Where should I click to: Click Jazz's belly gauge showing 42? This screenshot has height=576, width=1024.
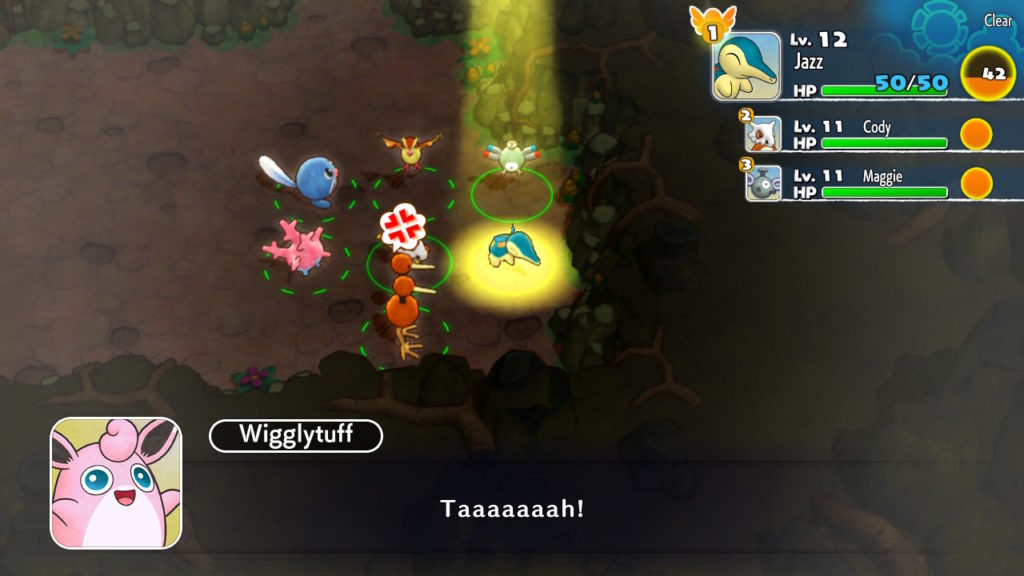(x=985, y=74)
